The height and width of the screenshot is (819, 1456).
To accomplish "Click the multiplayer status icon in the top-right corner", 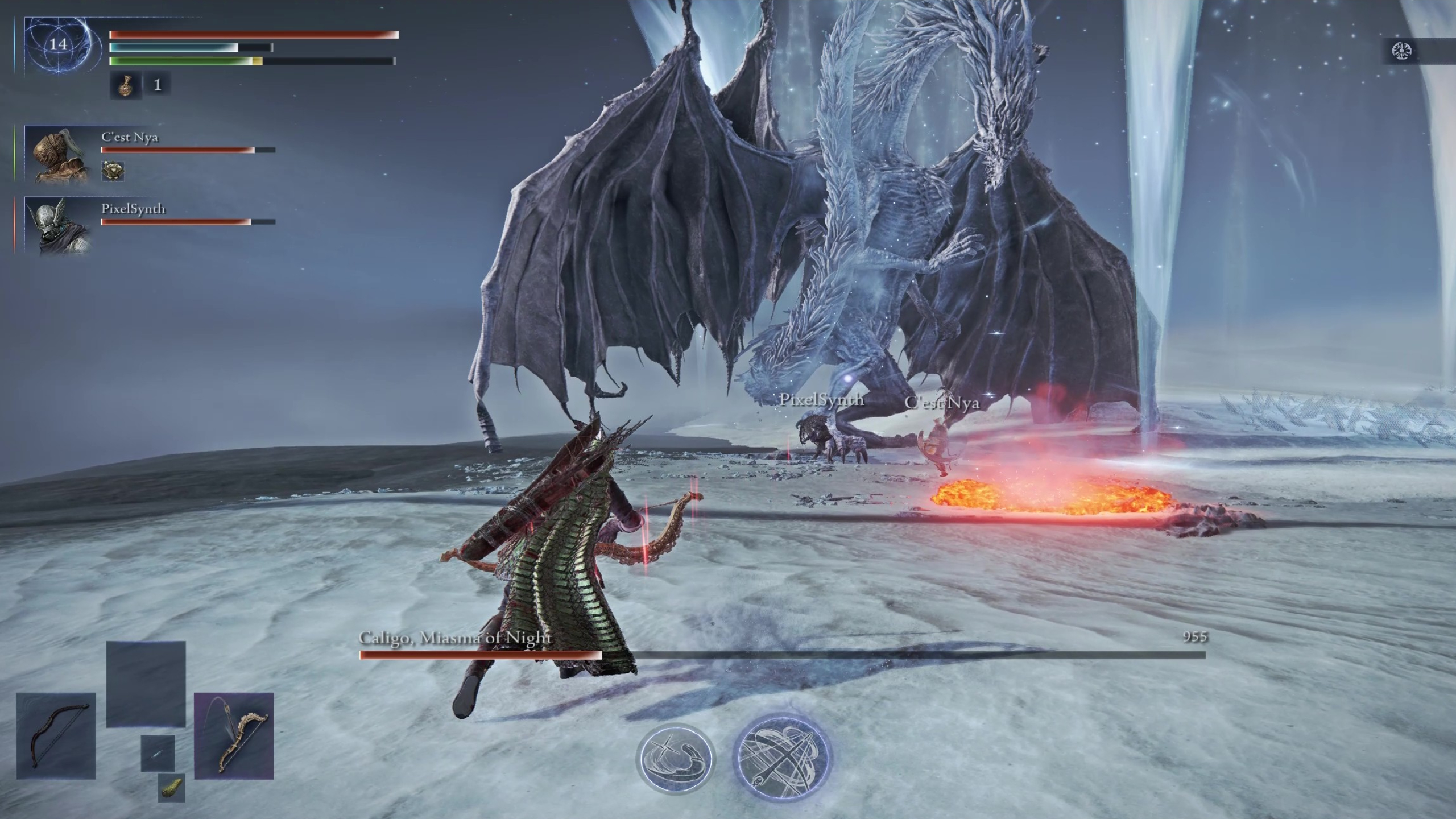I will click(1402, 50).
